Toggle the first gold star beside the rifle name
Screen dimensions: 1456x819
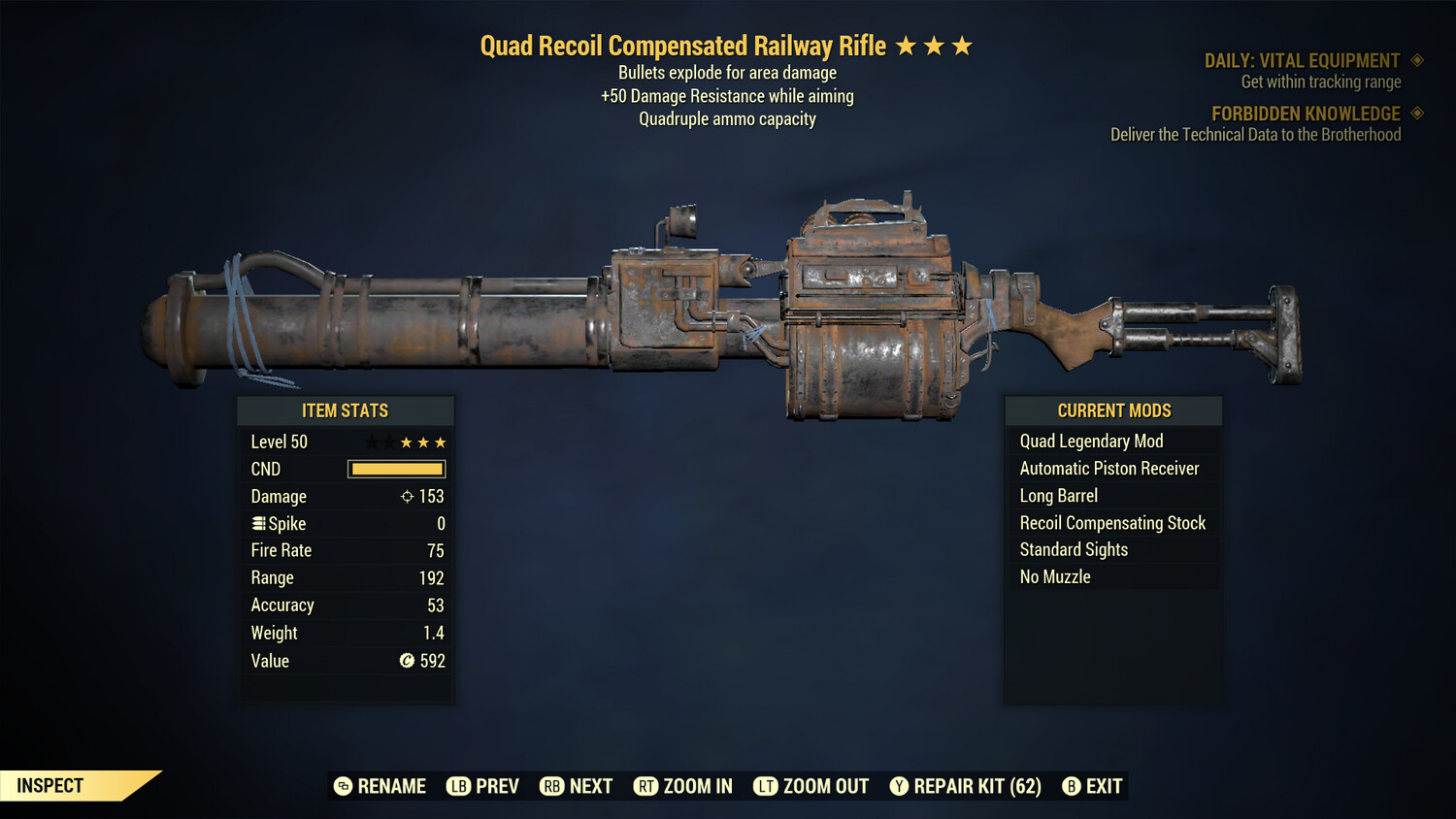pos(908,44)
